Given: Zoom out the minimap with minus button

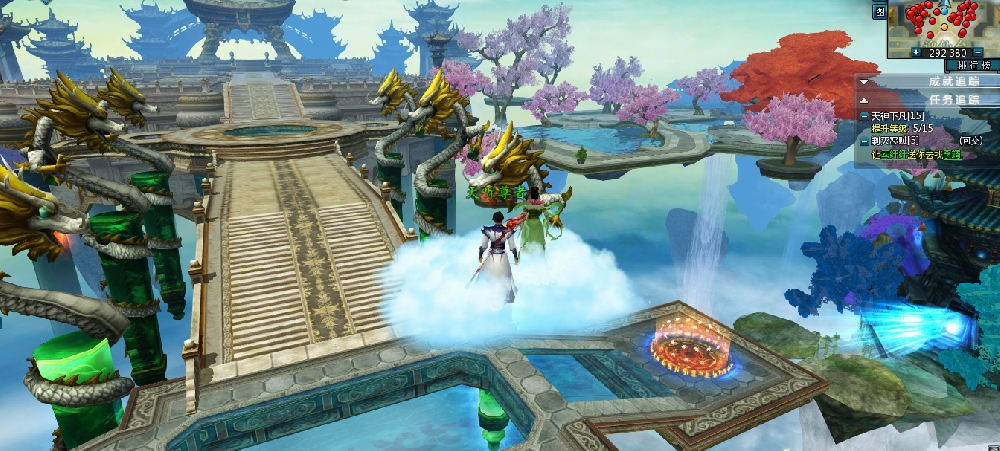Looking at the screenshot, I should pos(977,52).
